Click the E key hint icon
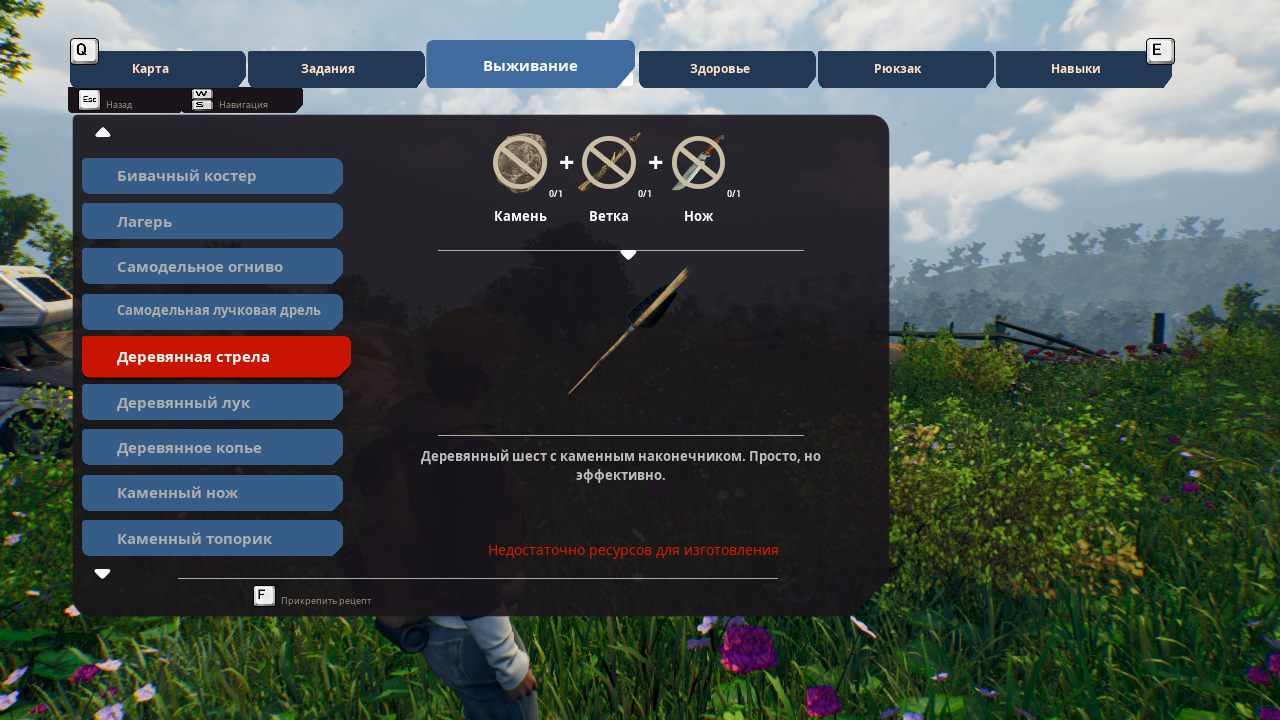Viewport: 1280px width, 720px height. tap(1160, 50)
